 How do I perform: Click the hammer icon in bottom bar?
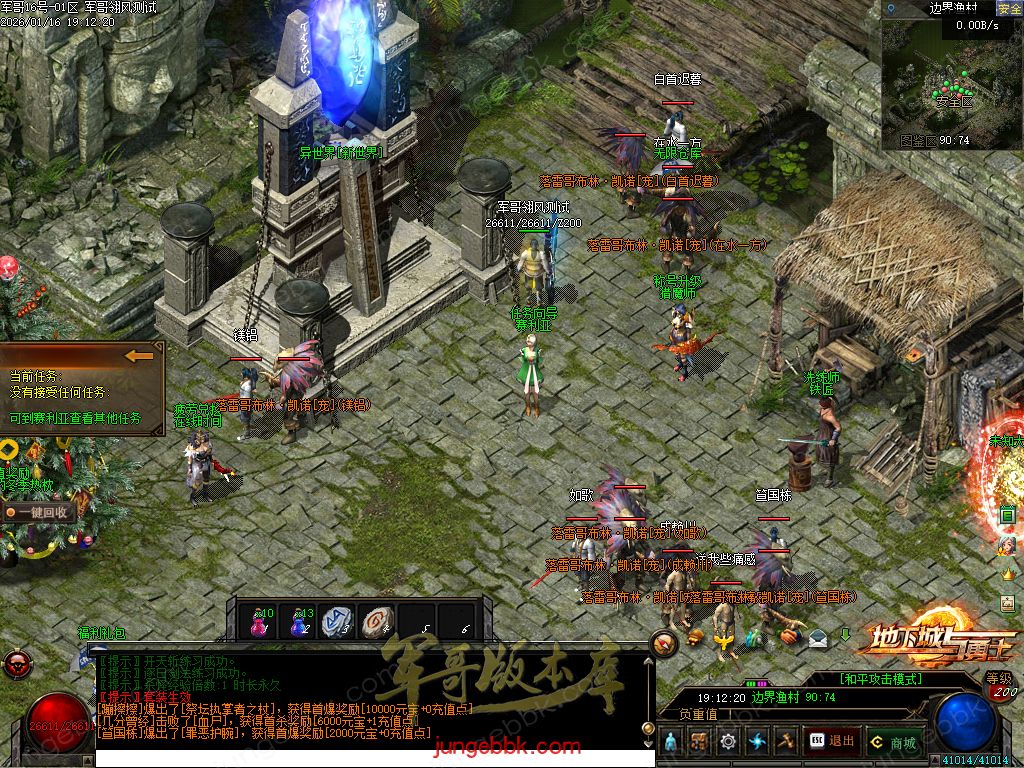click(x=785, y=741)
